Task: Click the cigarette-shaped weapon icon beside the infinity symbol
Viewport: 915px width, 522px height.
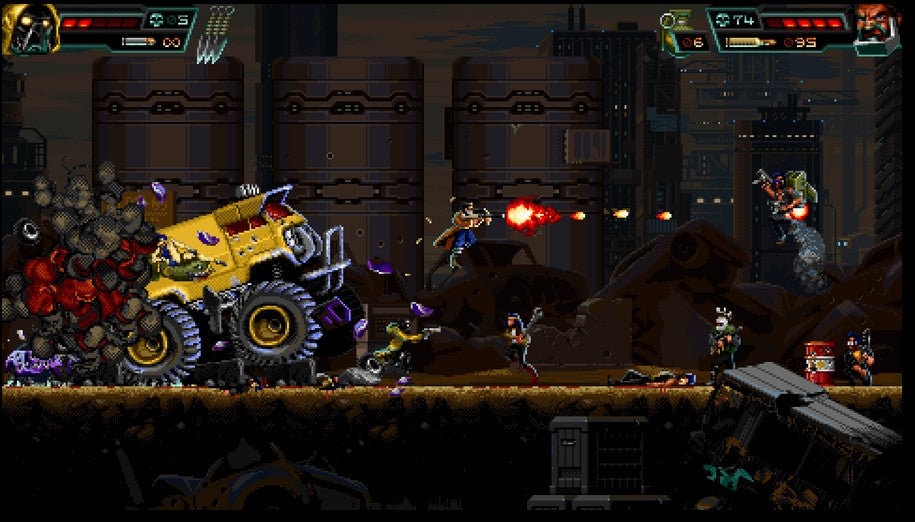Action: pyautogui.click(x=138, y=42)
